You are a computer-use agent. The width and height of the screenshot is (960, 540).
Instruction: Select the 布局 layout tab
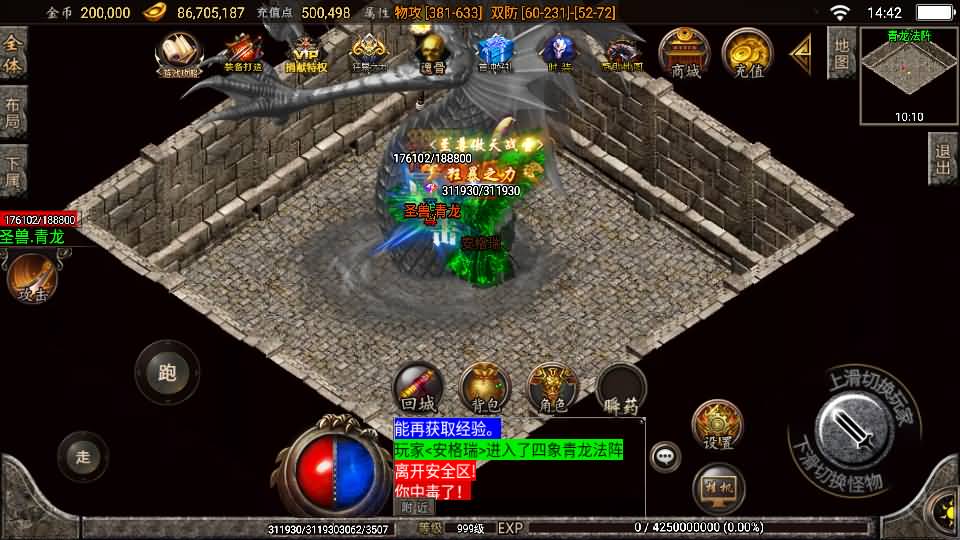click(x=13, y=112)
